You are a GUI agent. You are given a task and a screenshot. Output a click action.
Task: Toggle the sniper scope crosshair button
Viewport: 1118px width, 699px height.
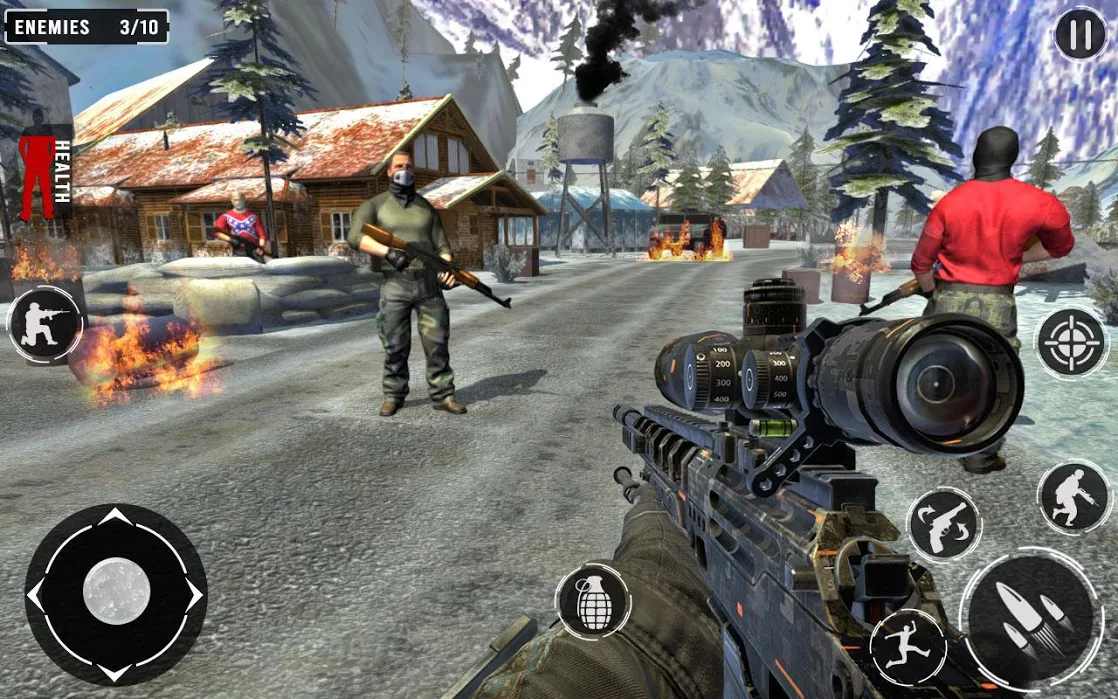coord(1071,343)
